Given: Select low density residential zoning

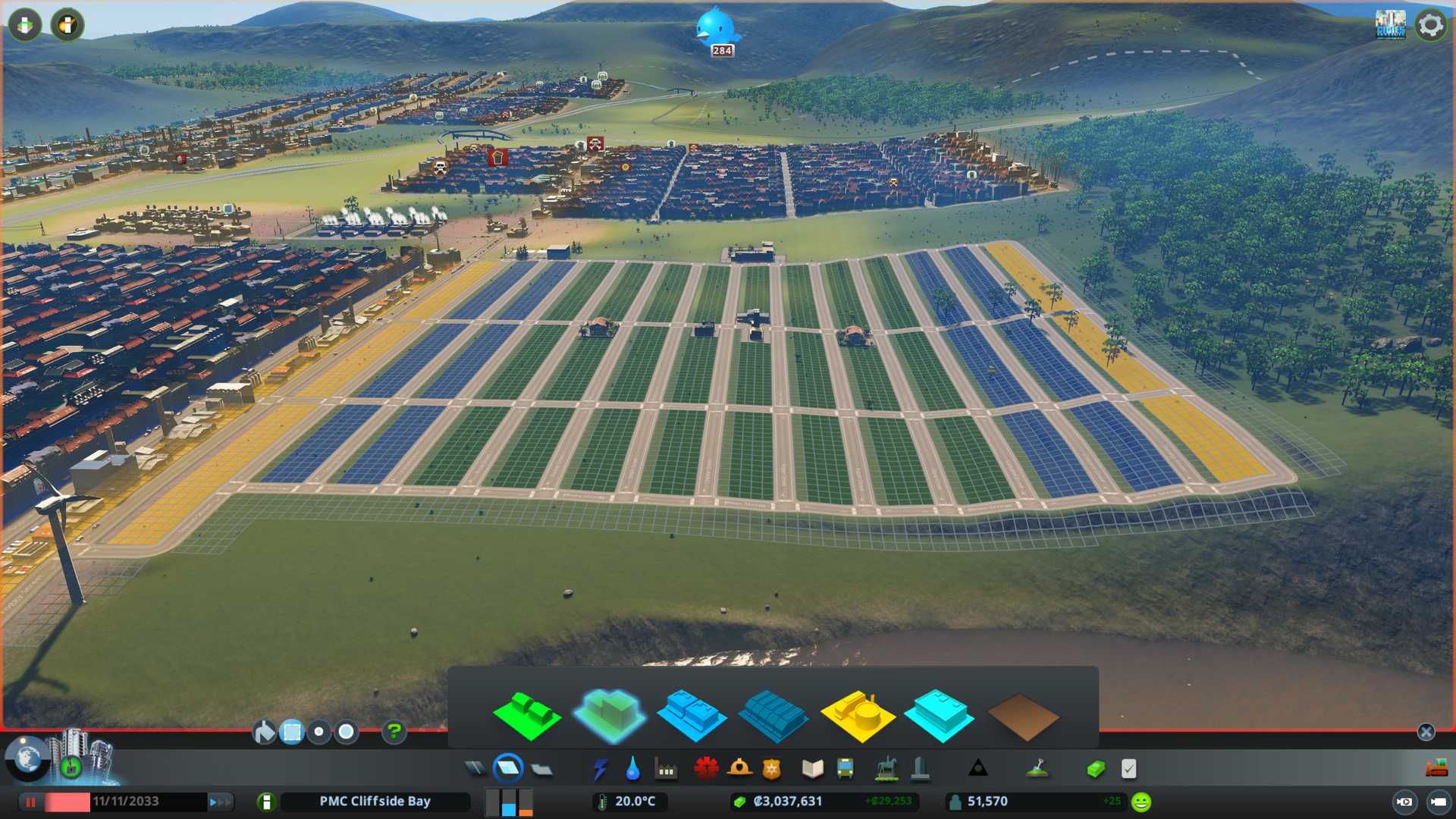Looking at the screenshot, I should pyautogui.click(x=527, y=715).
